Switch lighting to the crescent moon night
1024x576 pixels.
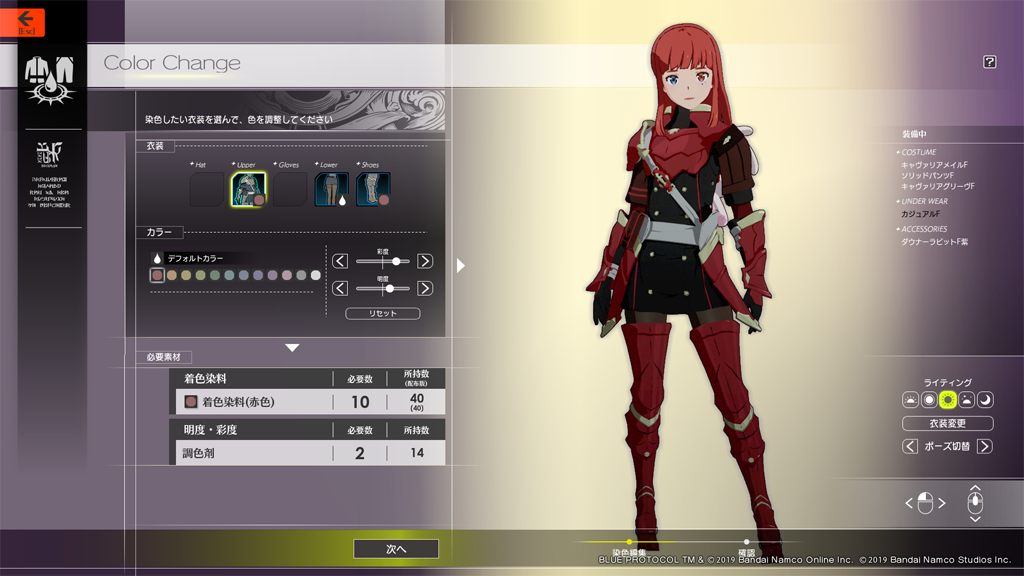985,400
